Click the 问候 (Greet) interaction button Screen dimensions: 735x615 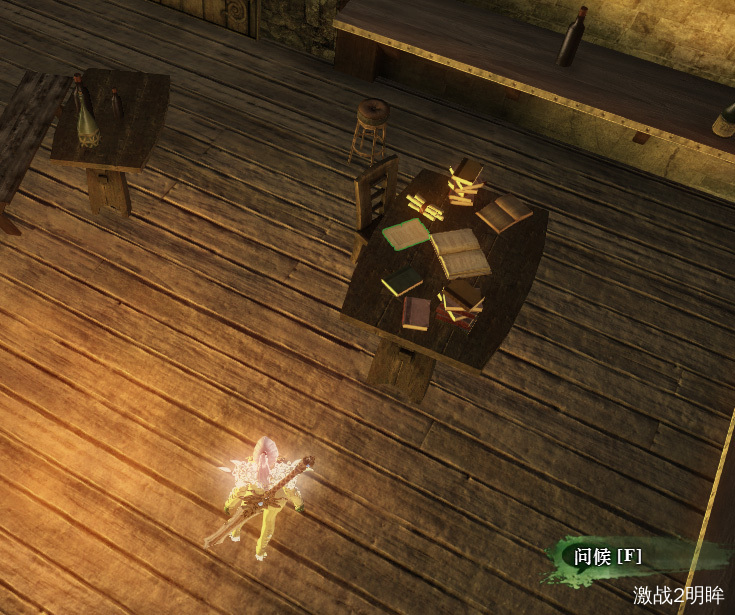click(607, 557)
